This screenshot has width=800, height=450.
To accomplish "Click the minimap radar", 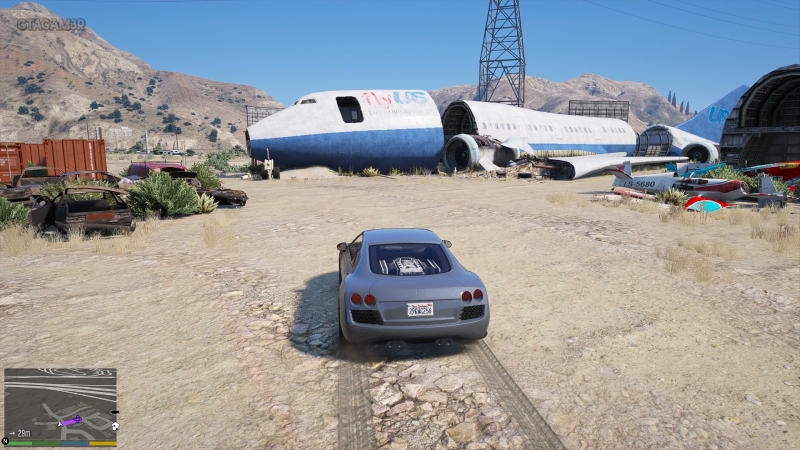I will [x=60, y=403].
